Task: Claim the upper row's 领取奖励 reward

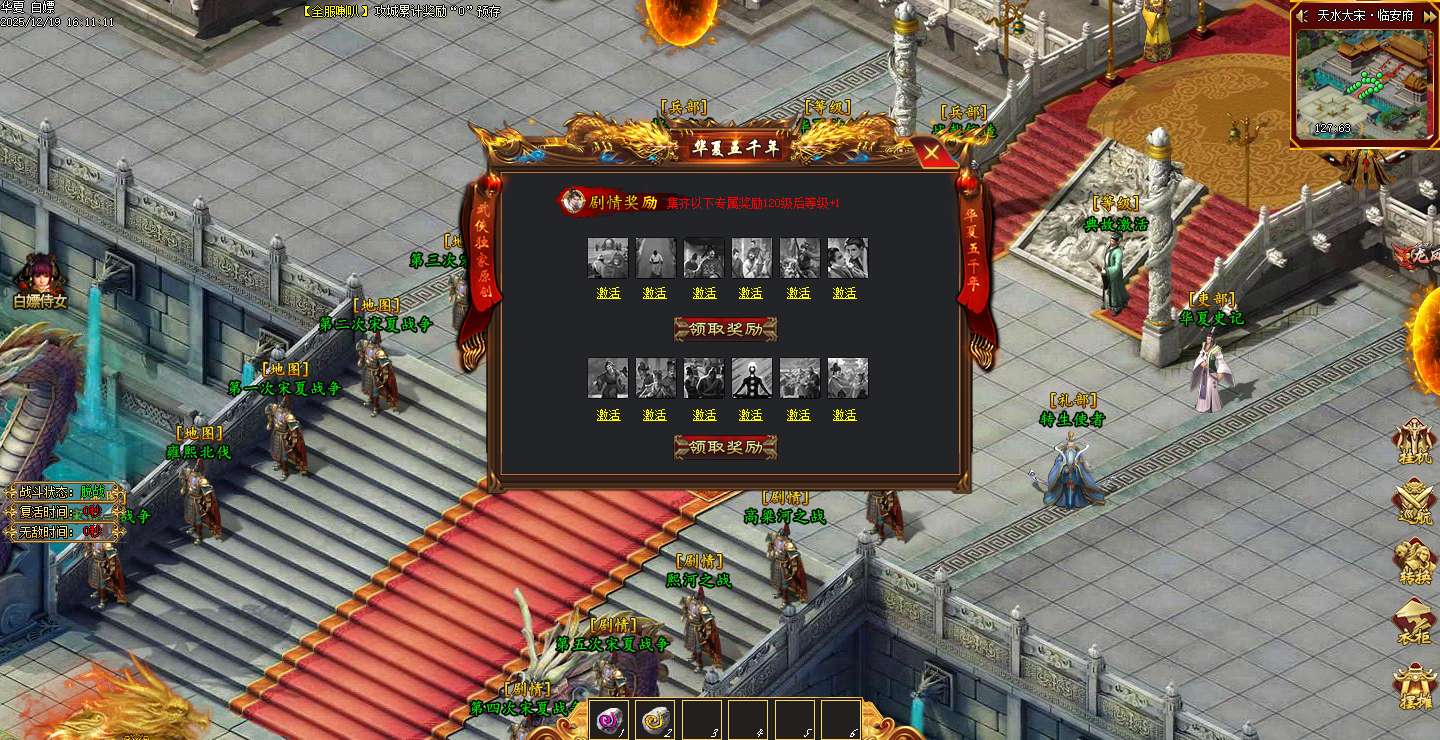Action: coord(725,329)
